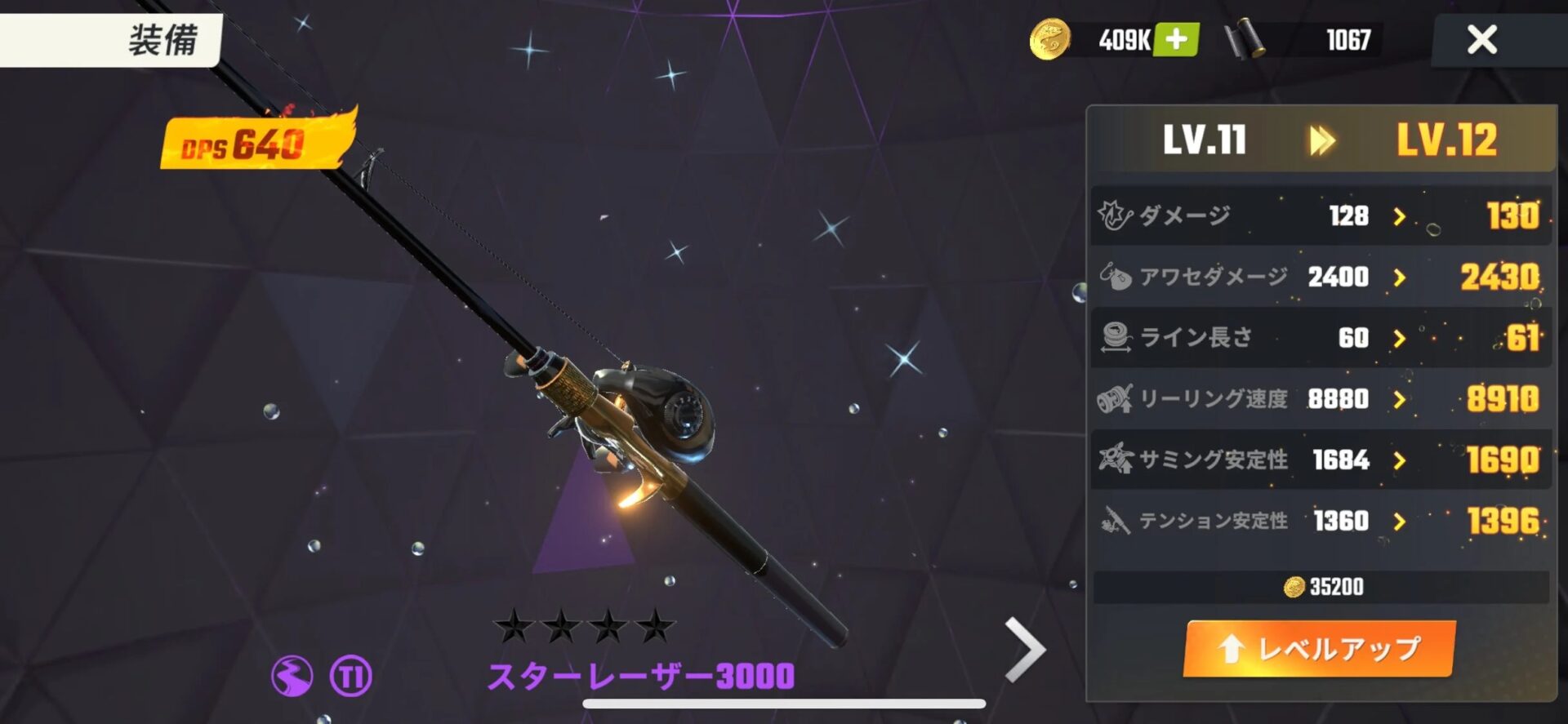Image resolution: width=1568 pixels, height=724 pixels.
Task: Select the purple wave attribute icon
Action: [292, 676]
